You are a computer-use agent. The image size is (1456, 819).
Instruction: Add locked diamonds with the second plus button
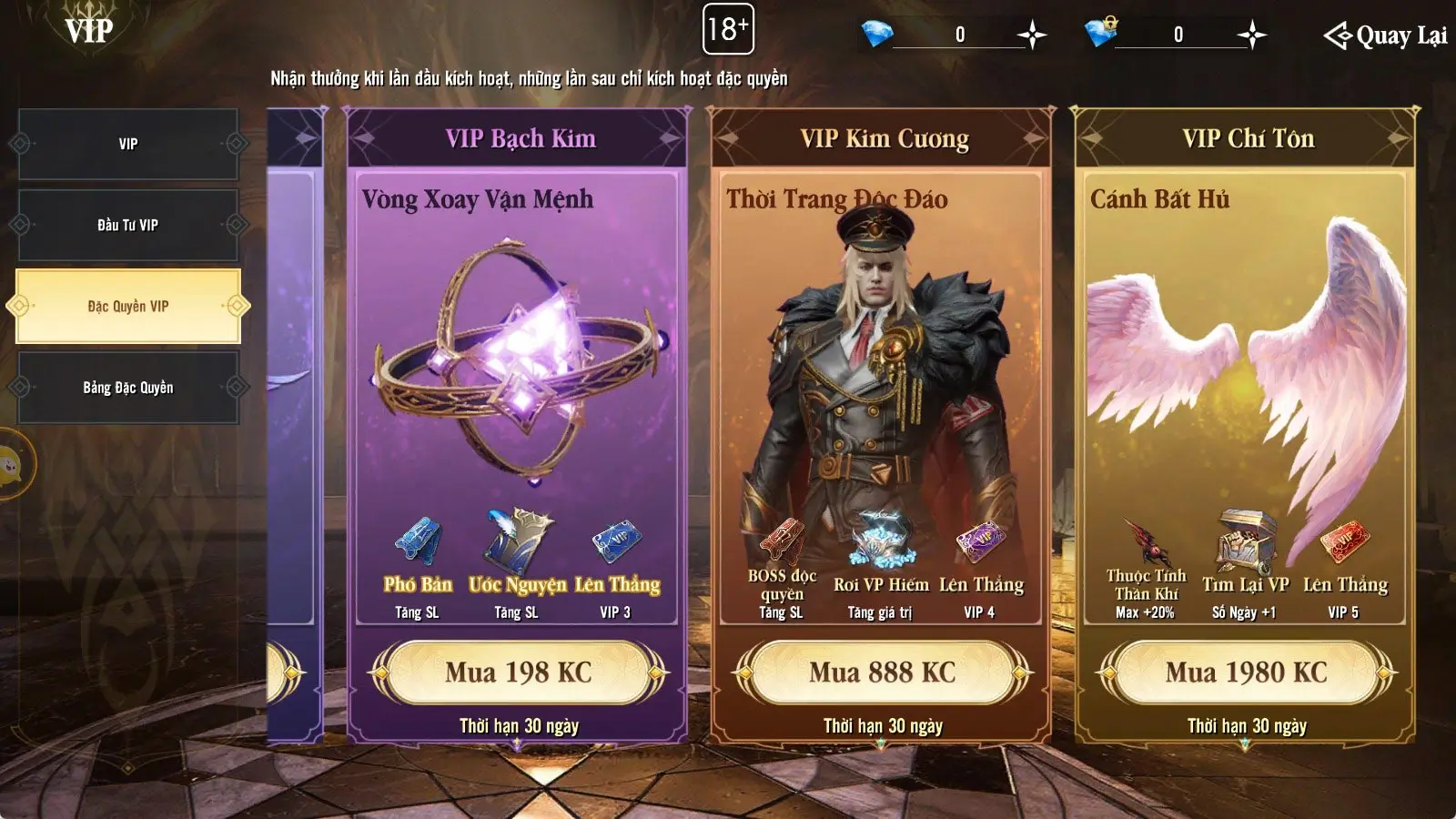(x=1252, y=35)
